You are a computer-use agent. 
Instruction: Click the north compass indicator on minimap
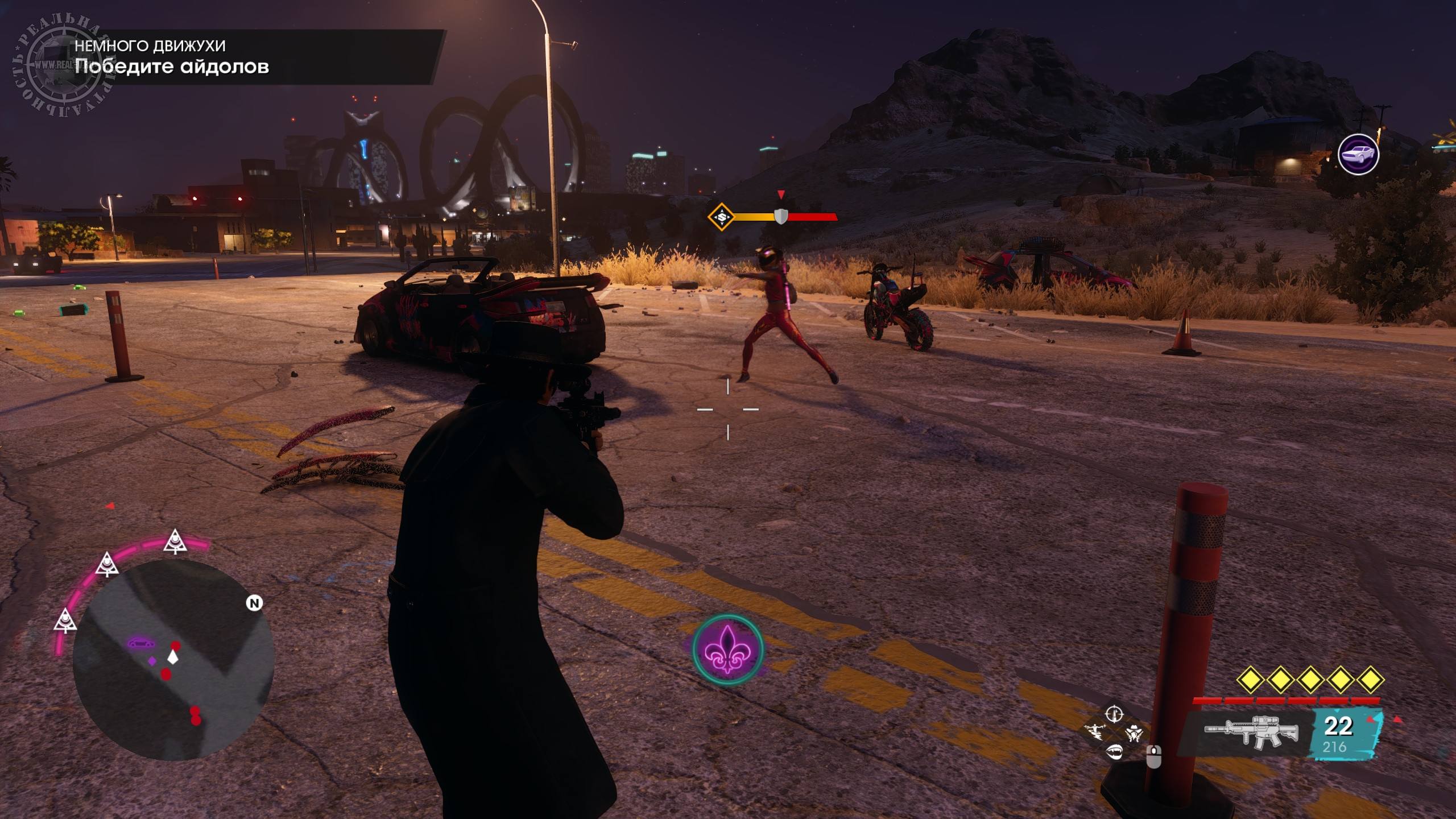(x=254, y=603)
